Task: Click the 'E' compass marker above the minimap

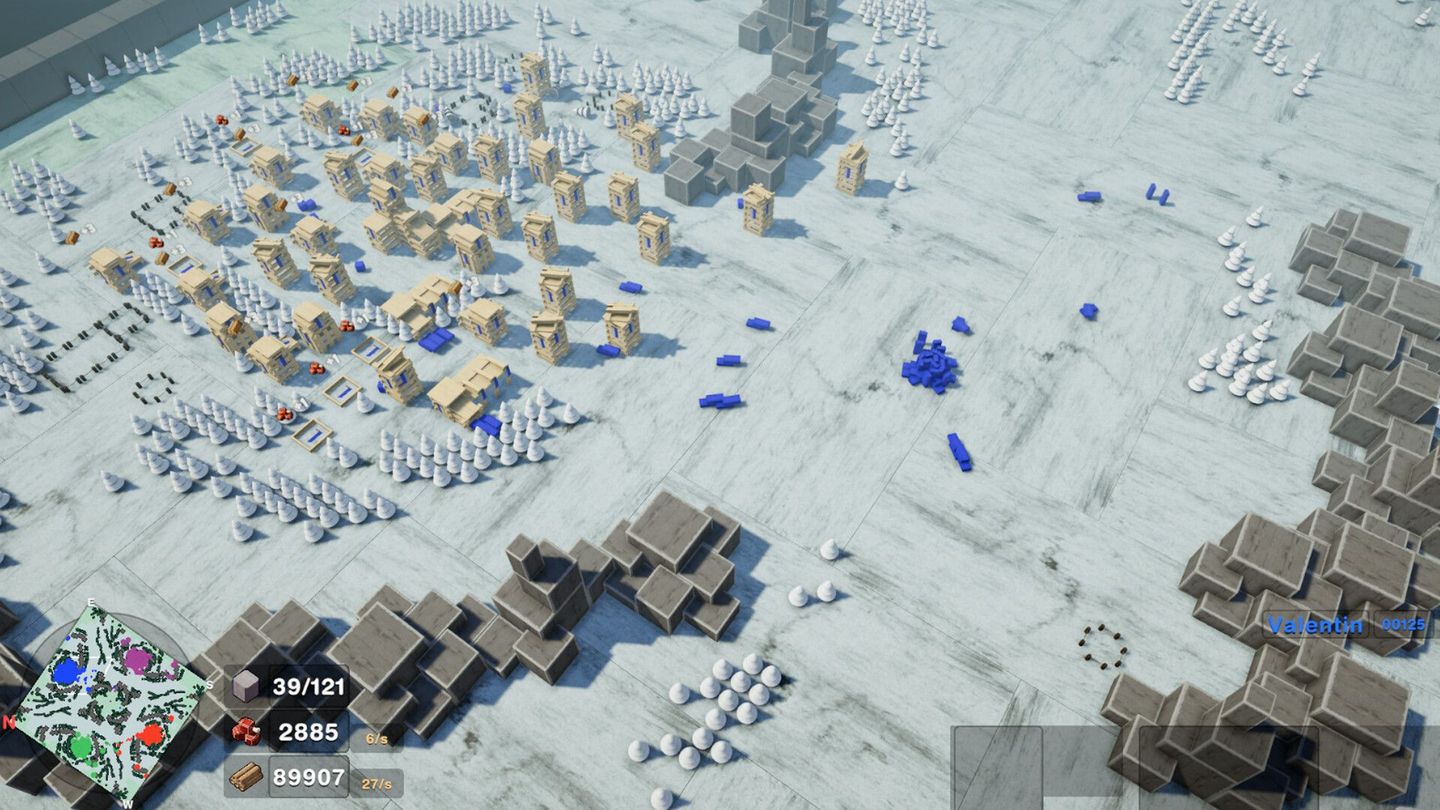Action: click(91, 602)
